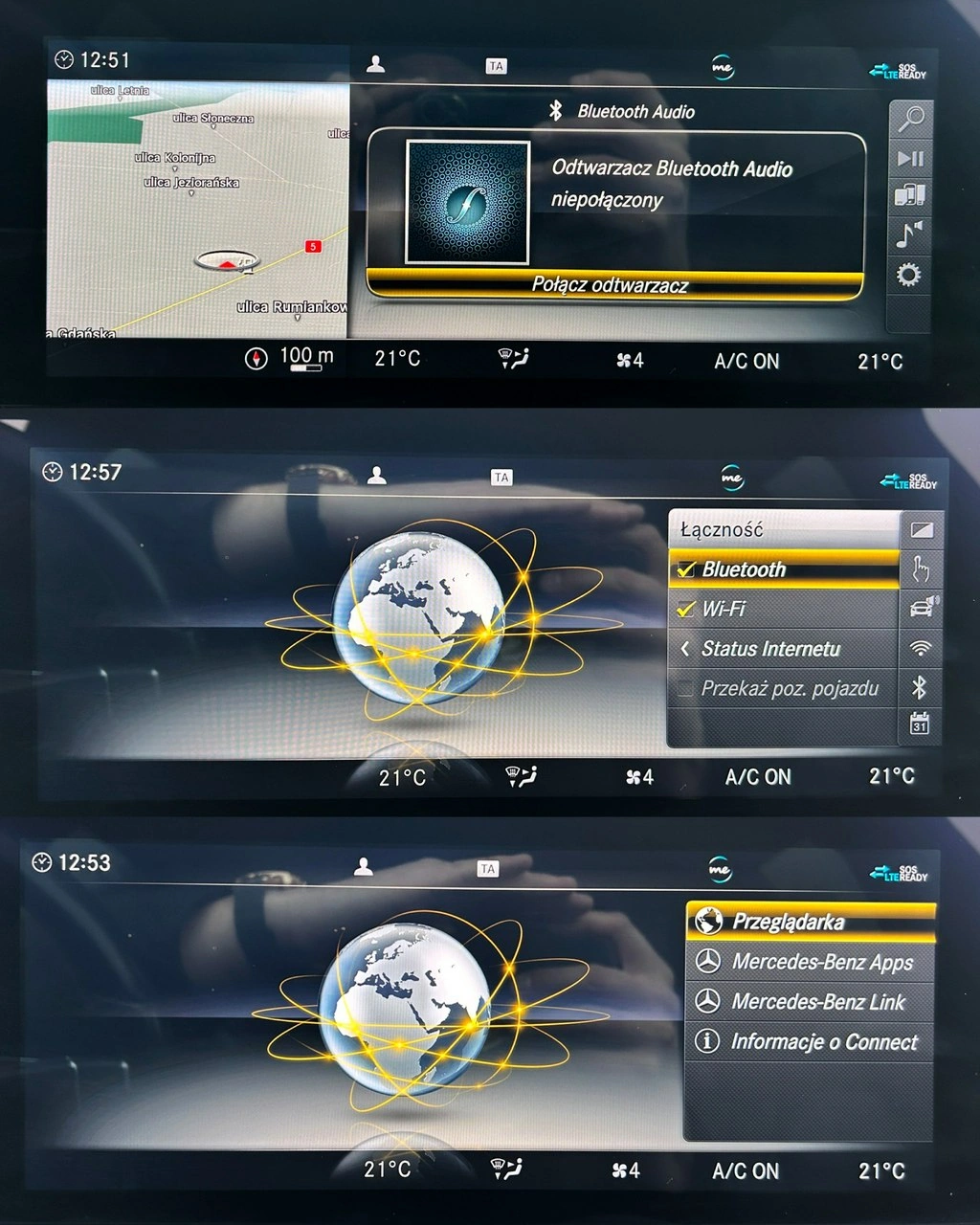Open Mercedes-Benz Link
This screenshot has height=1225, width=980.
809,1002
